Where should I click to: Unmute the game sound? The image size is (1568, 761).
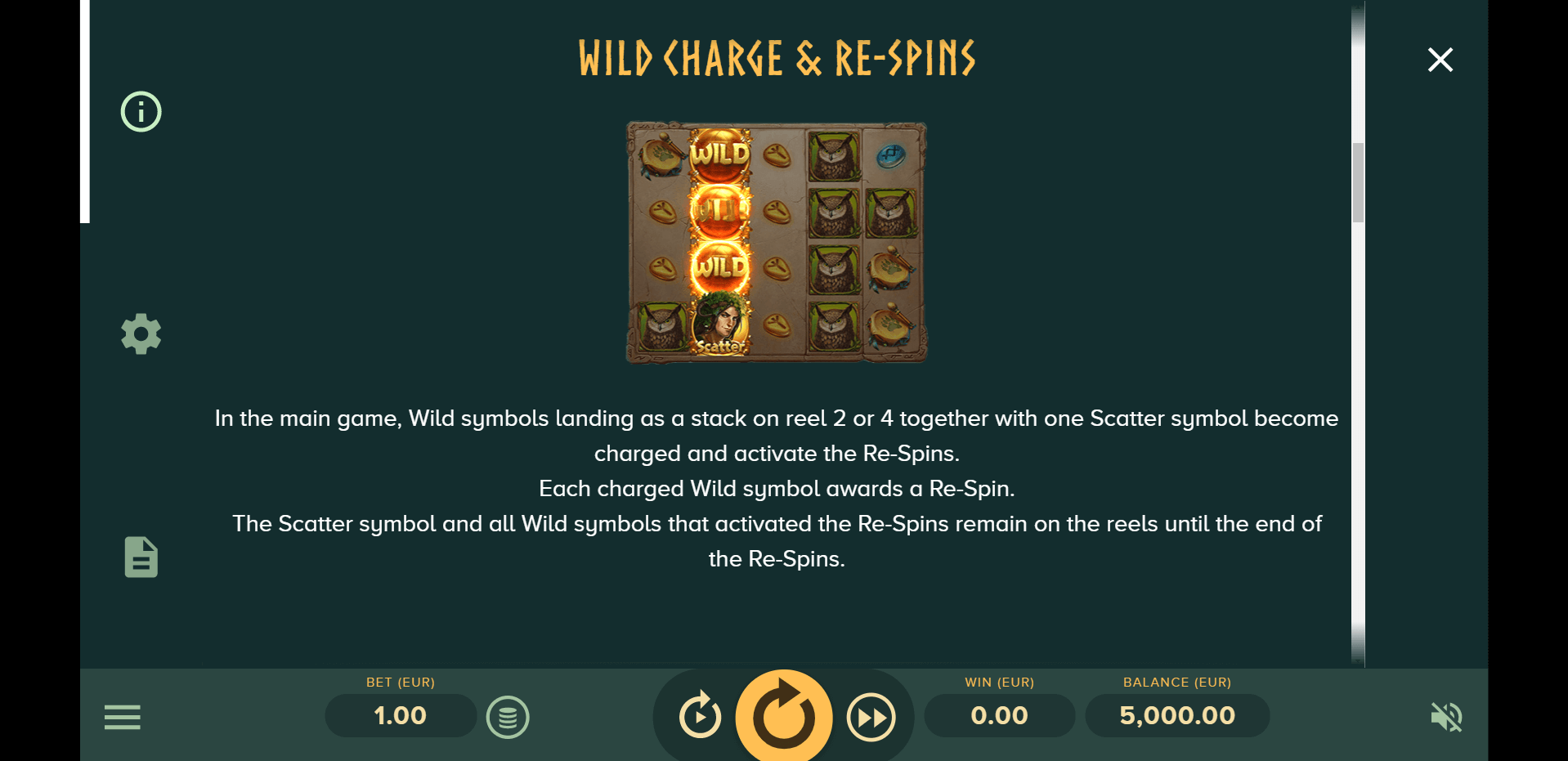tap(1446, 717)
